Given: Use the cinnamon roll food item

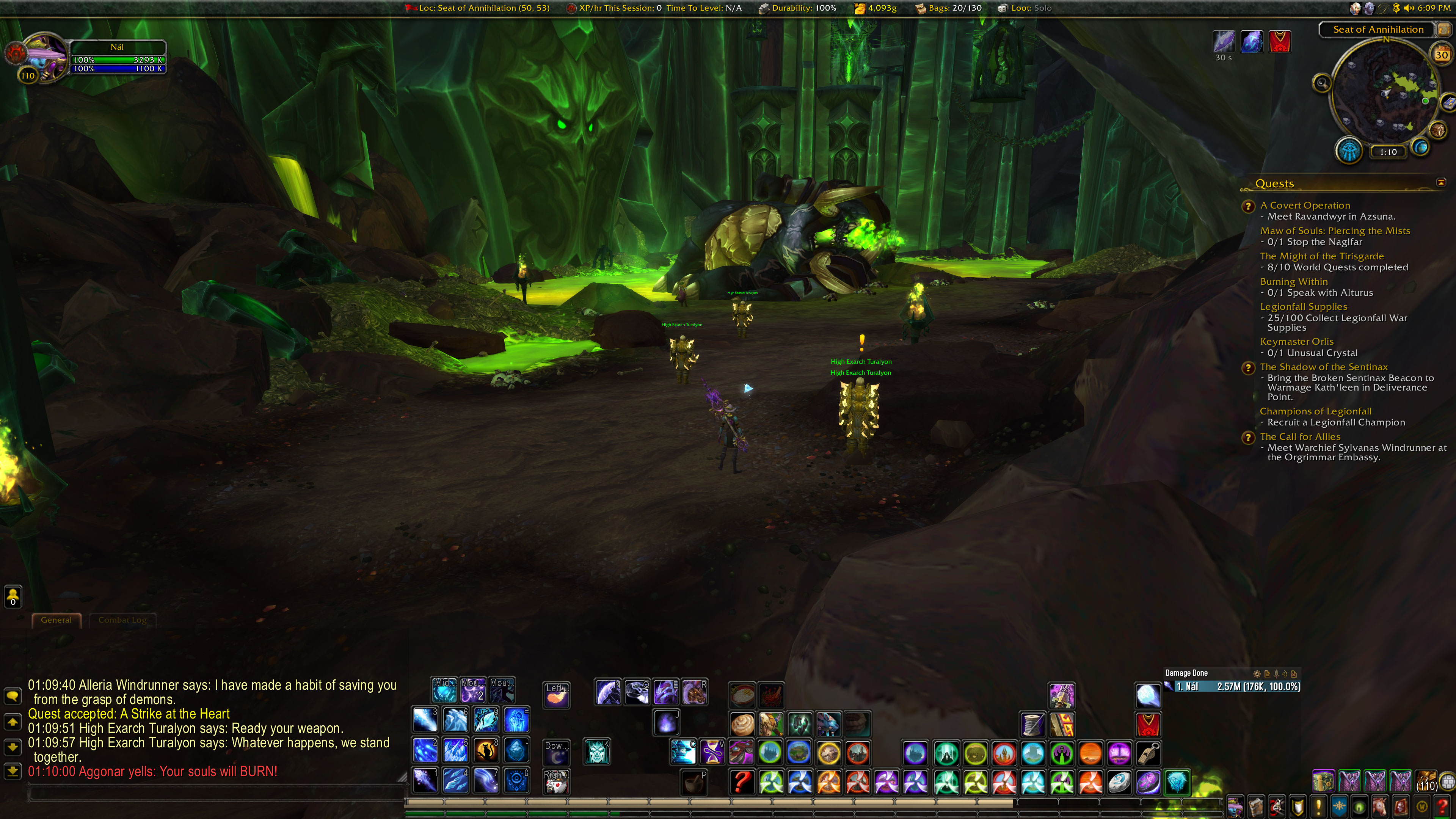Looking at the screenshot, I should 742,724.
